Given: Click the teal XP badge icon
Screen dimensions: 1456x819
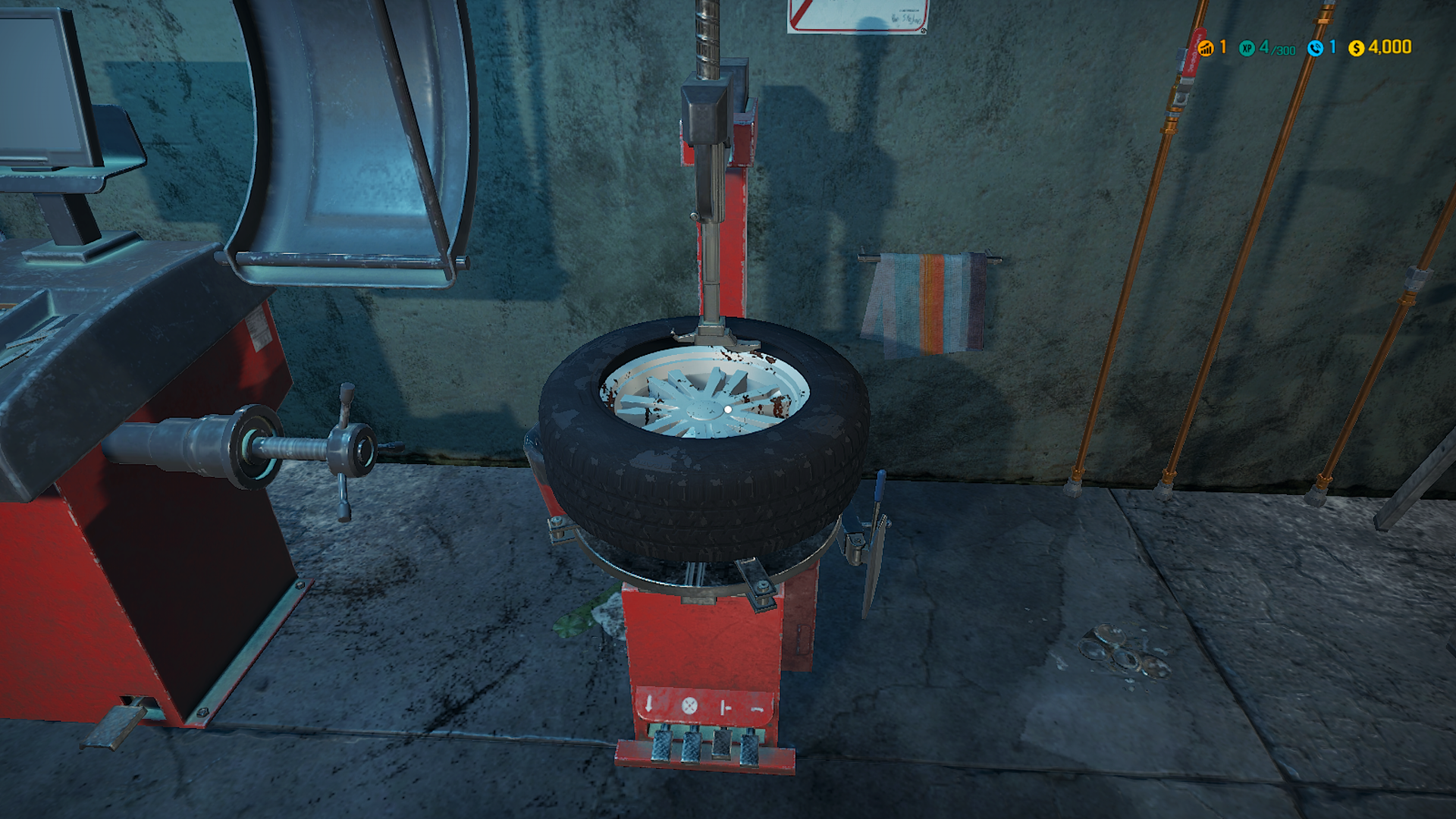Looking at the screenshot, I should (1247, 49).
